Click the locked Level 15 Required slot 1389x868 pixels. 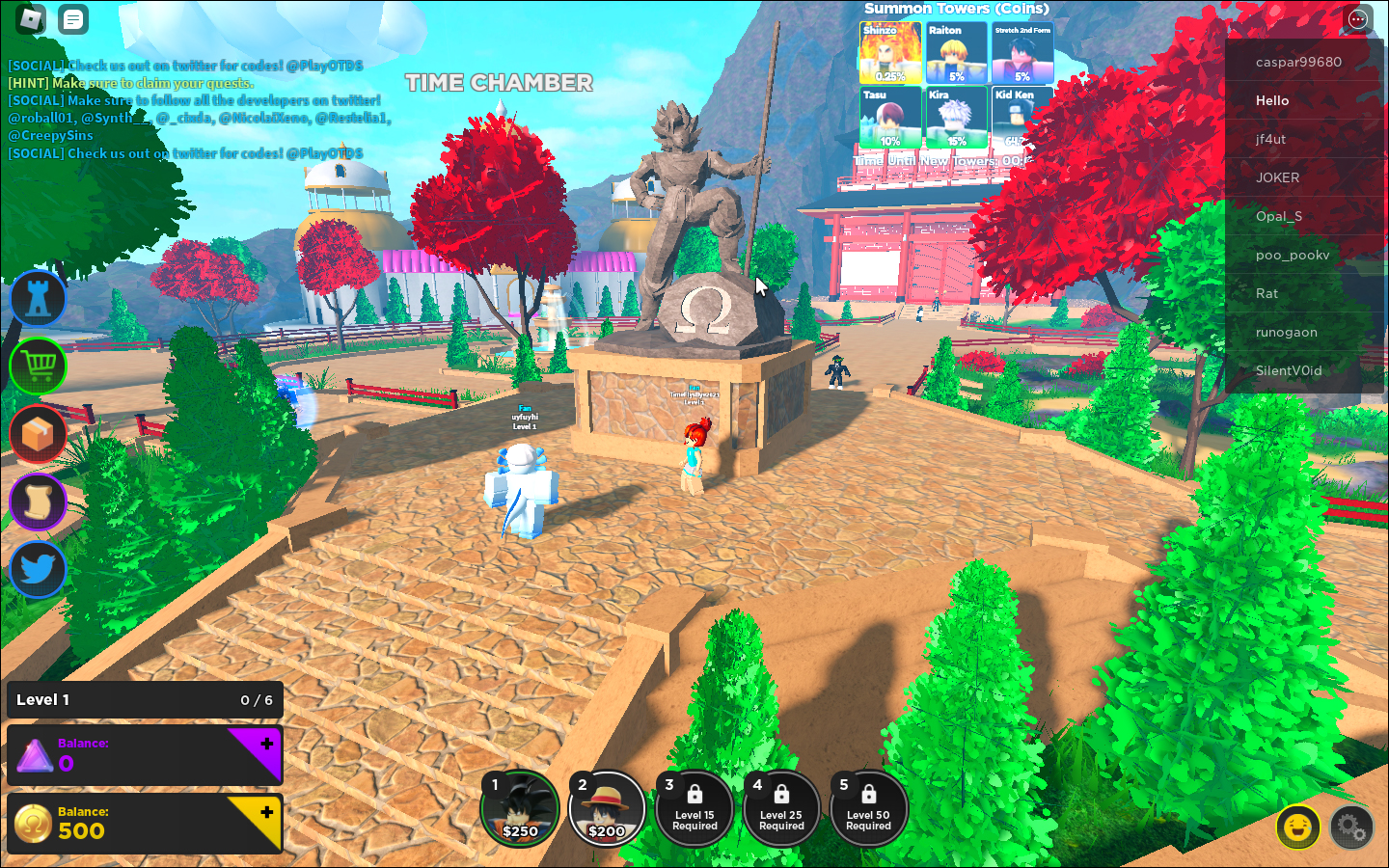pos(694,808)
